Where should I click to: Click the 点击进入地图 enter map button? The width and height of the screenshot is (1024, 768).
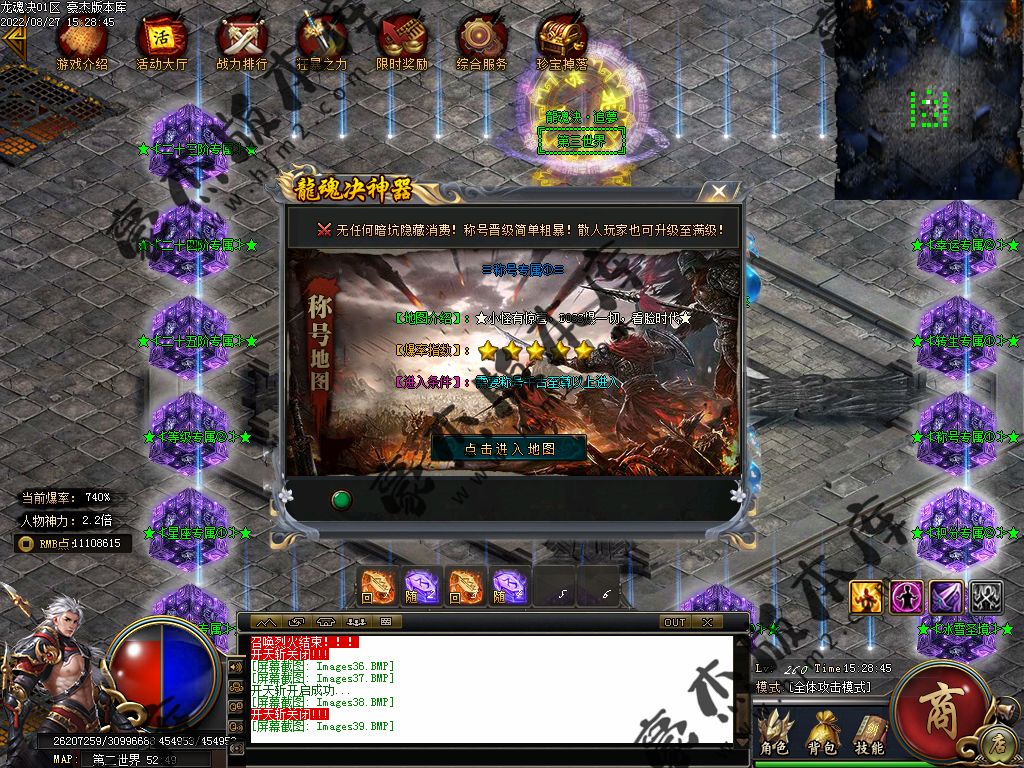[x=509, y=448]
